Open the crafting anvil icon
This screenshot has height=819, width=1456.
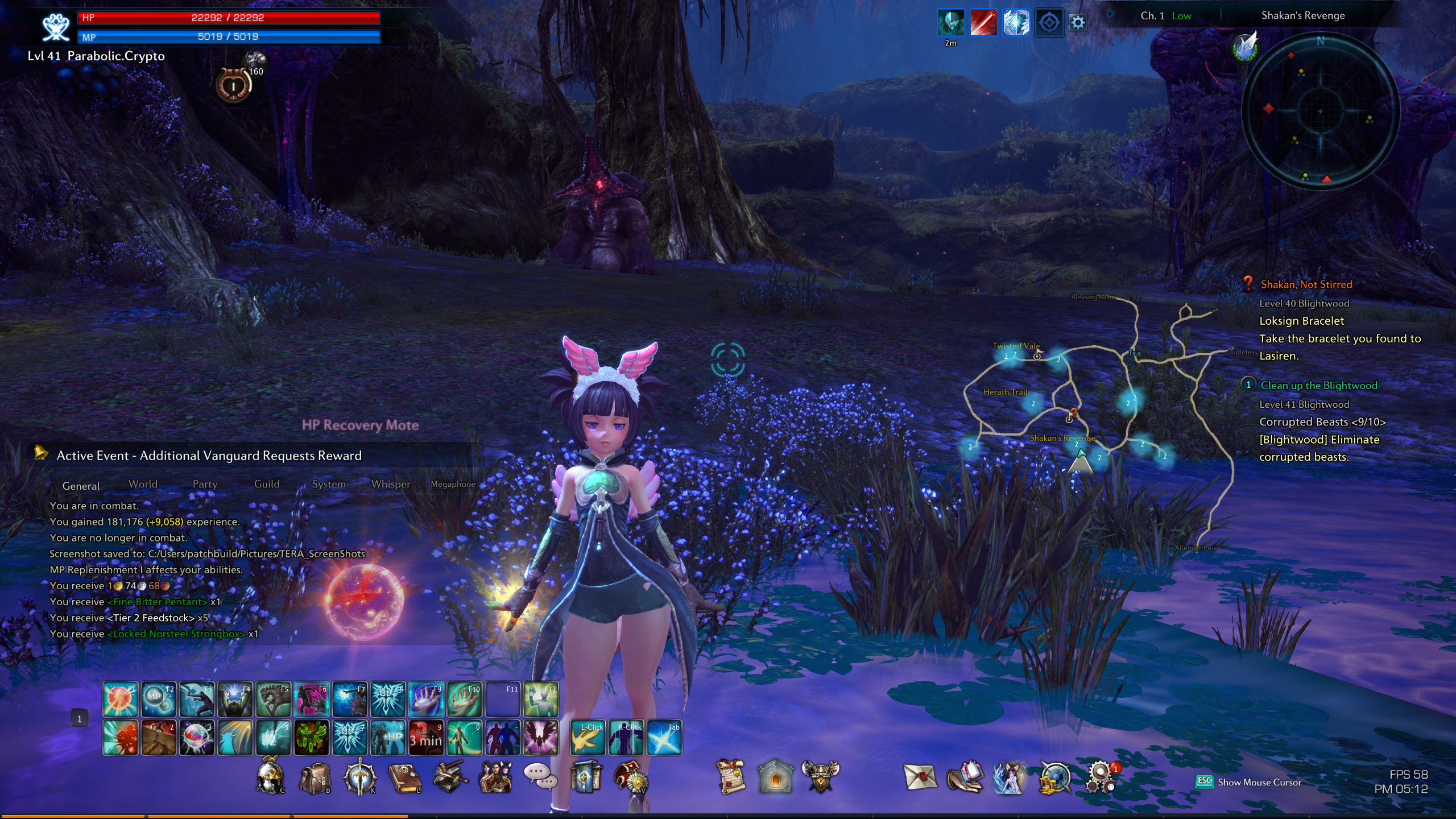pyautogui.click(x=450, y=777)
